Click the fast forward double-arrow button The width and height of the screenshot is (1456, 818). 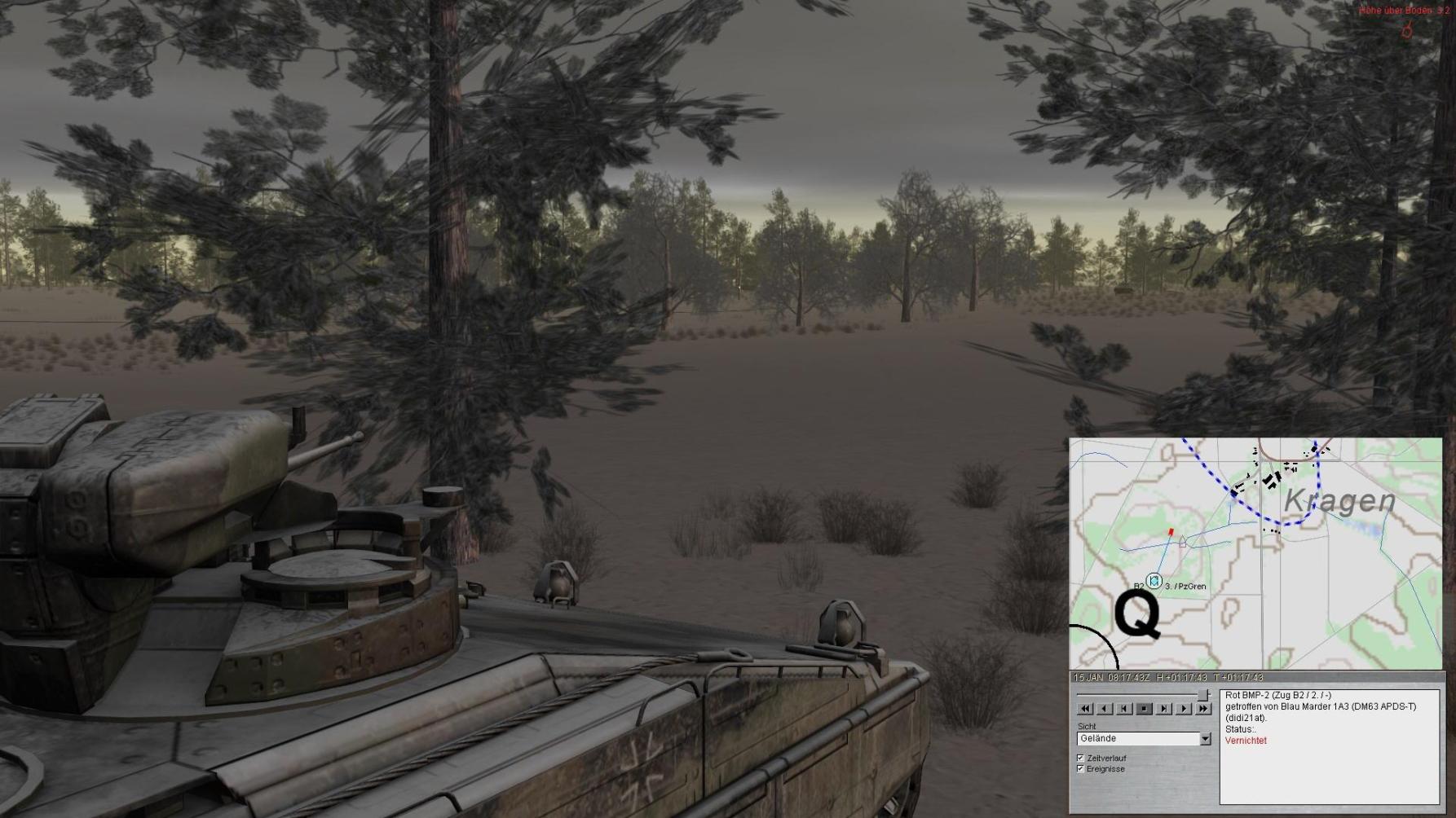click(1203, 709)
